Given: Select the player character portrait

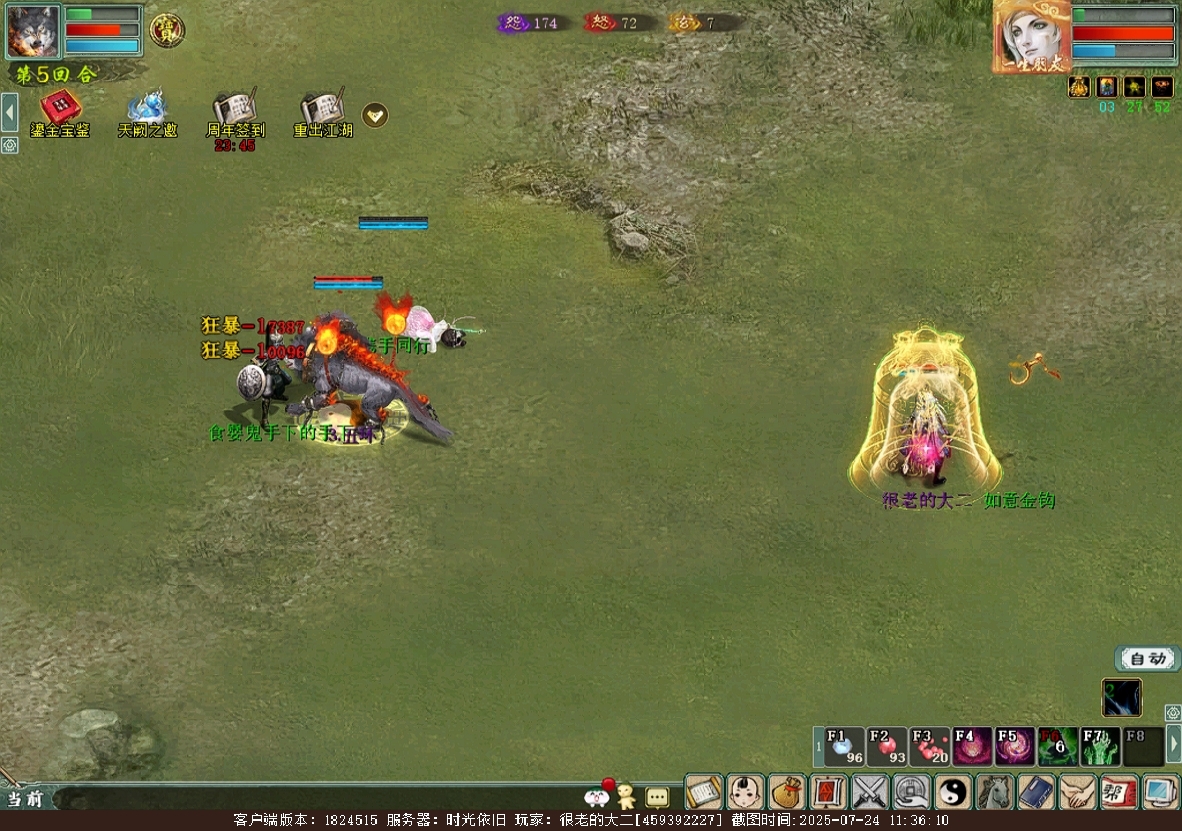Looking at the screenshot, I should pyautogui.click(x=1031, y=36).
